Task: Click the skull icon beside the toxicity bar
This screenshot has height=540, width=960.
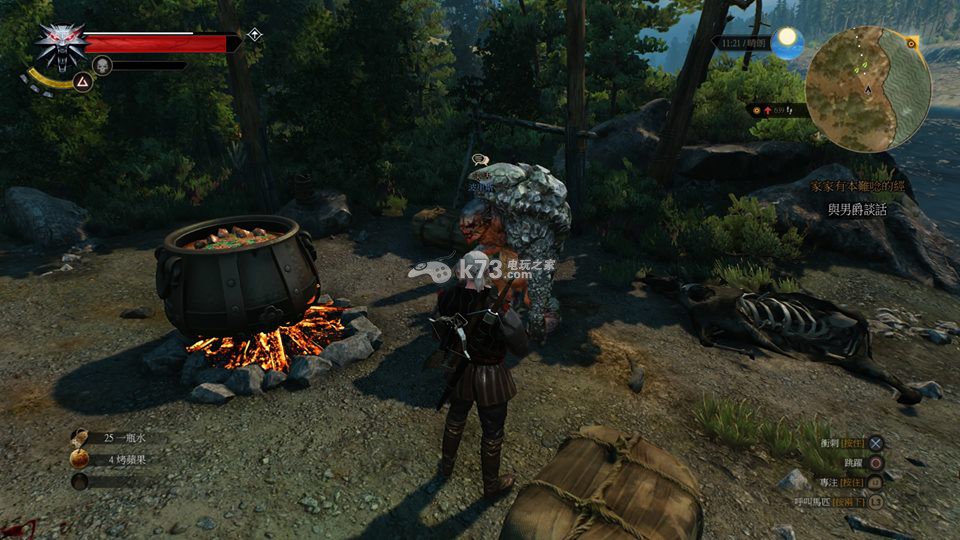Action: 101,65
